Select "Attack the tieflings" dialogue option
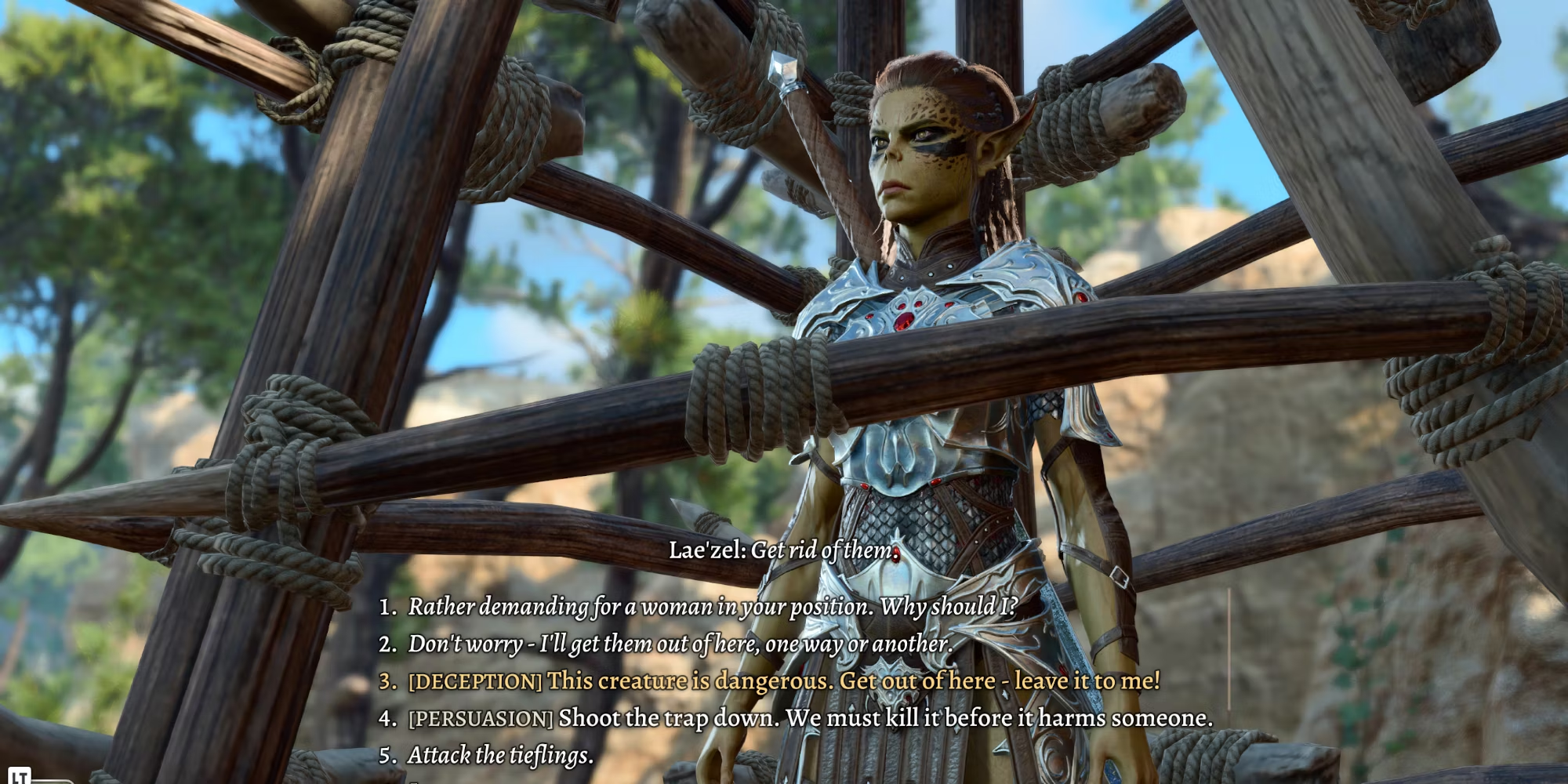The image size is (1568, 784). click(x=500, y=755)
